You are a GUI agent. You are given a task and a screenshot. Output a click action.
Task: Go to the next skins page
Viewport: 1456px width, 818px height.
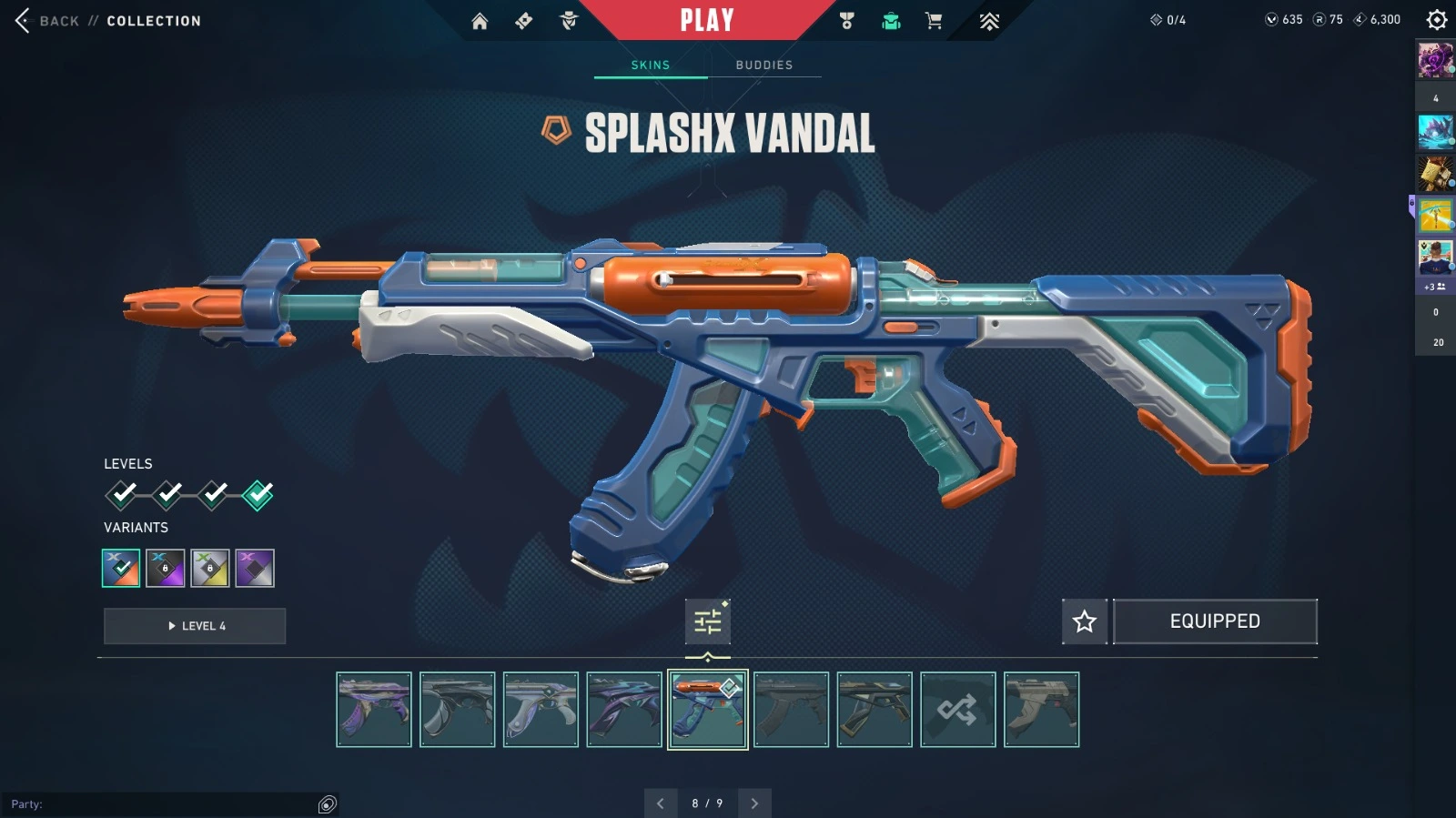pyautogui.click(x=754, y=803)
